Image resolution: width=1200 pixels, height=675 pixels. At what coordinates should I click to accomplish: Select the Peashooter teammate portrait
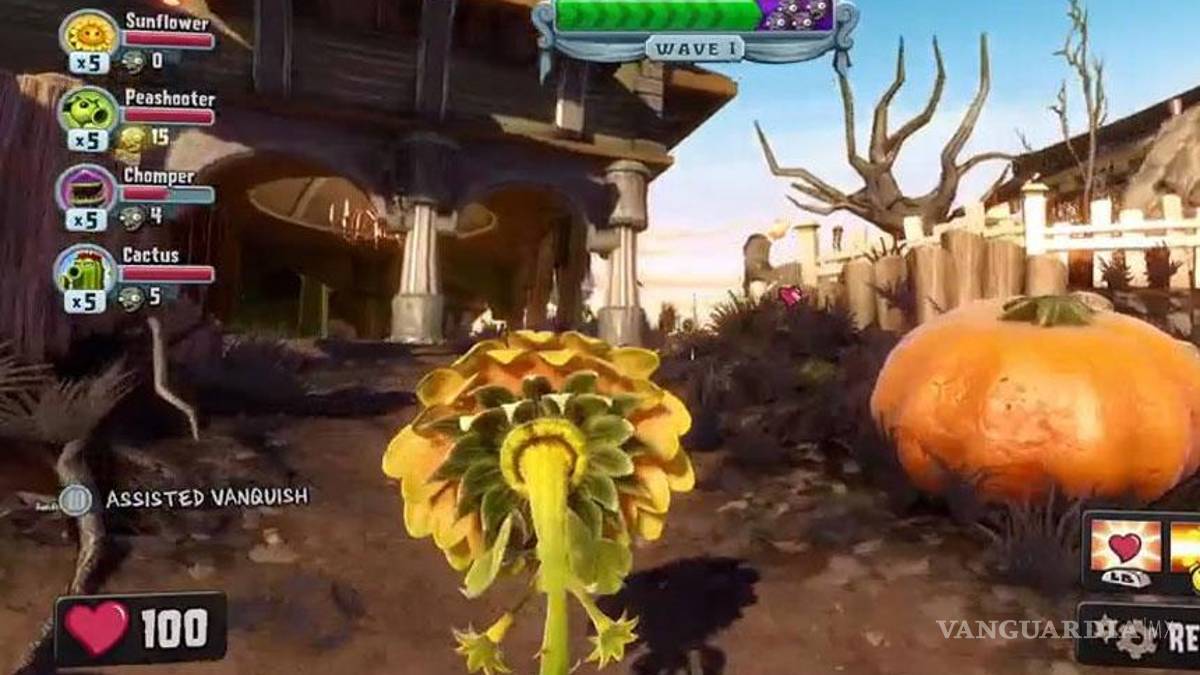(89, 112)
